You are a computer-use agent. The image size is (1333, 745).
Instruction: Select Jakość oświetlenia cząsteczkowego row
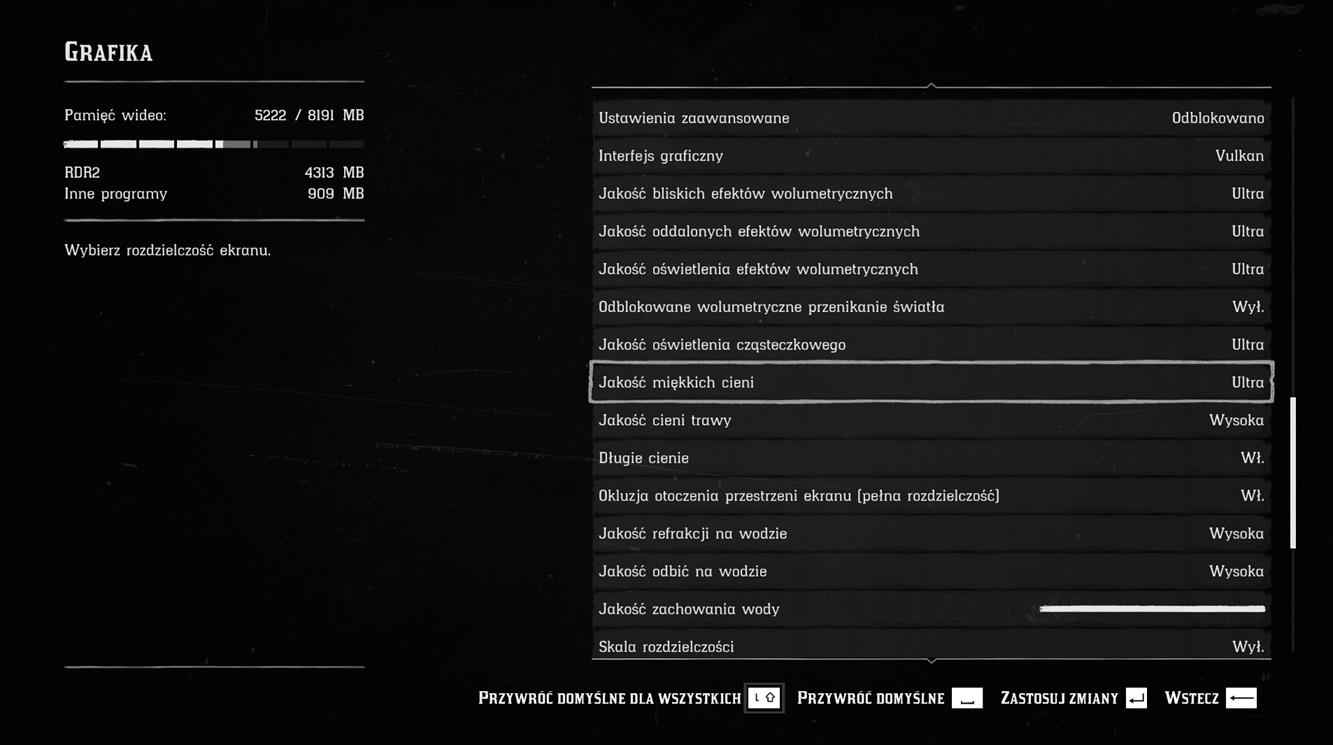point(931,345)
